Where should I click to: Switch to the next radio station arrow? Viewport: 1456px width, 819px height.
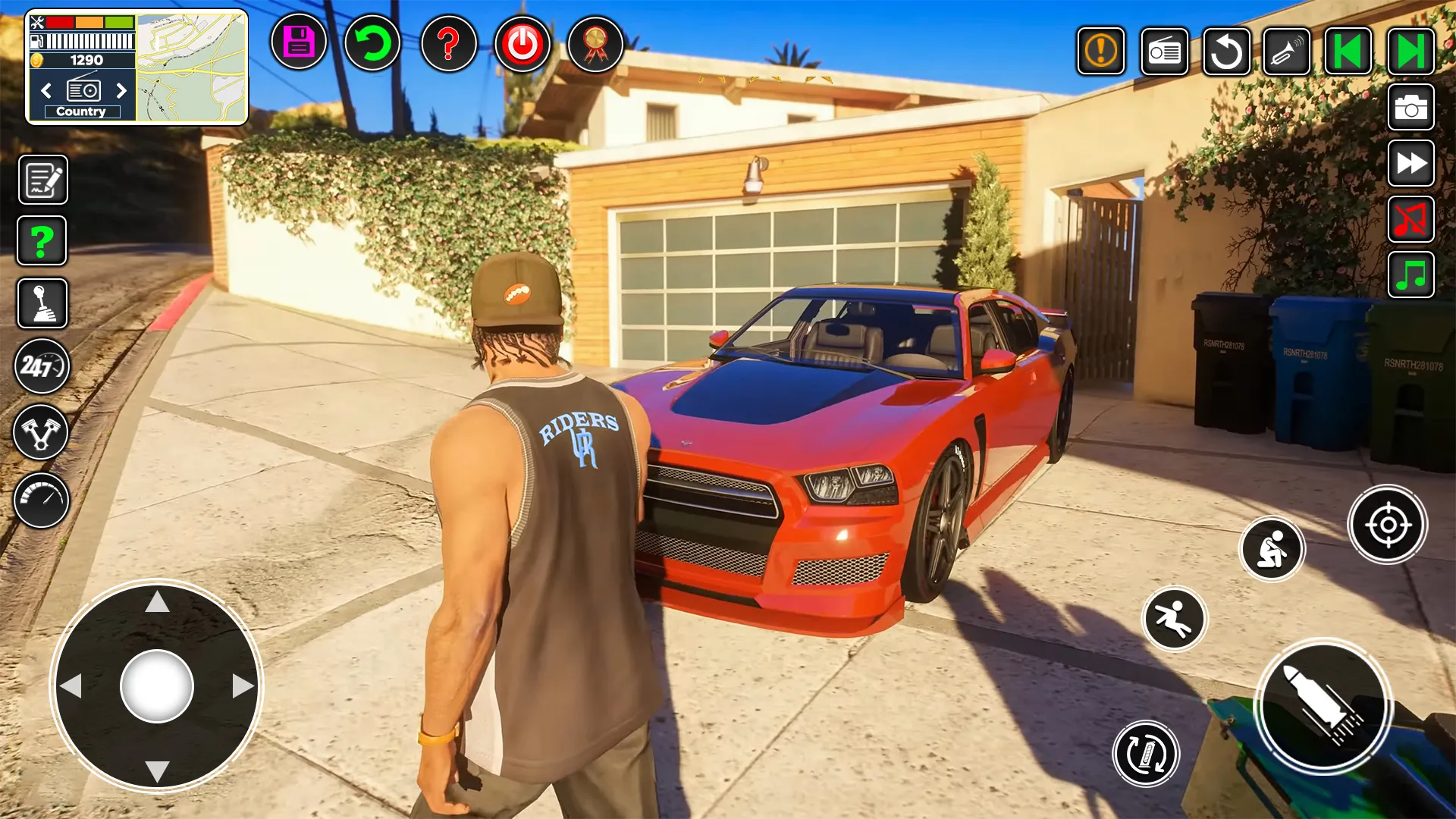pos(122,91)
